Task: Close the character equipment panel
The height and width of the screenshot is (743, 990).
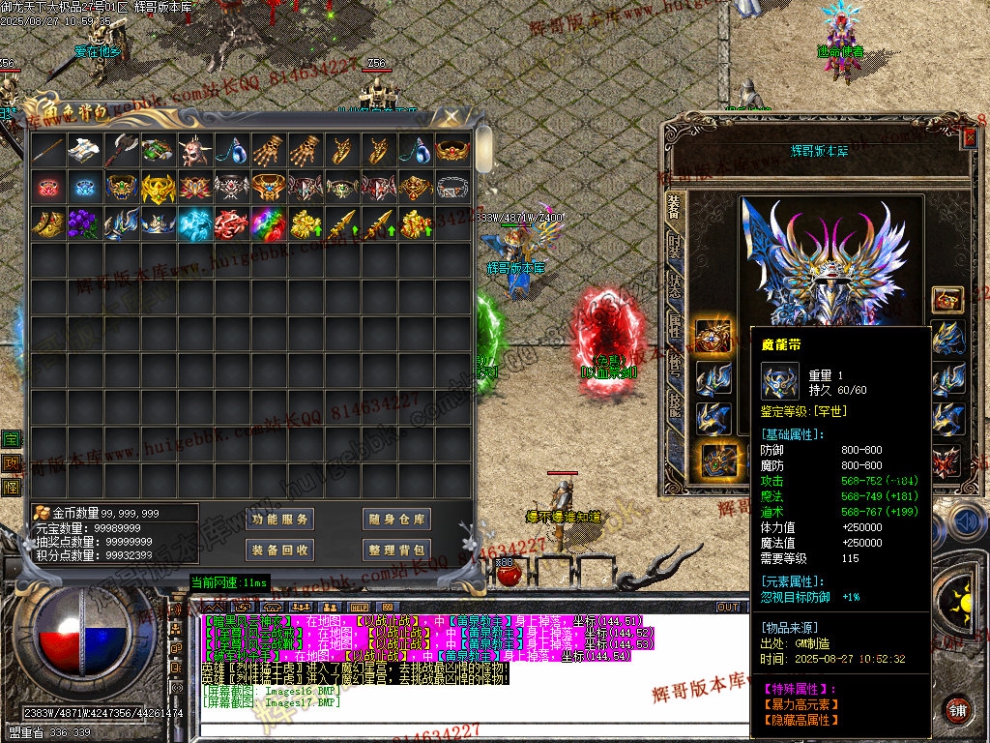Action: pos(968,136)
